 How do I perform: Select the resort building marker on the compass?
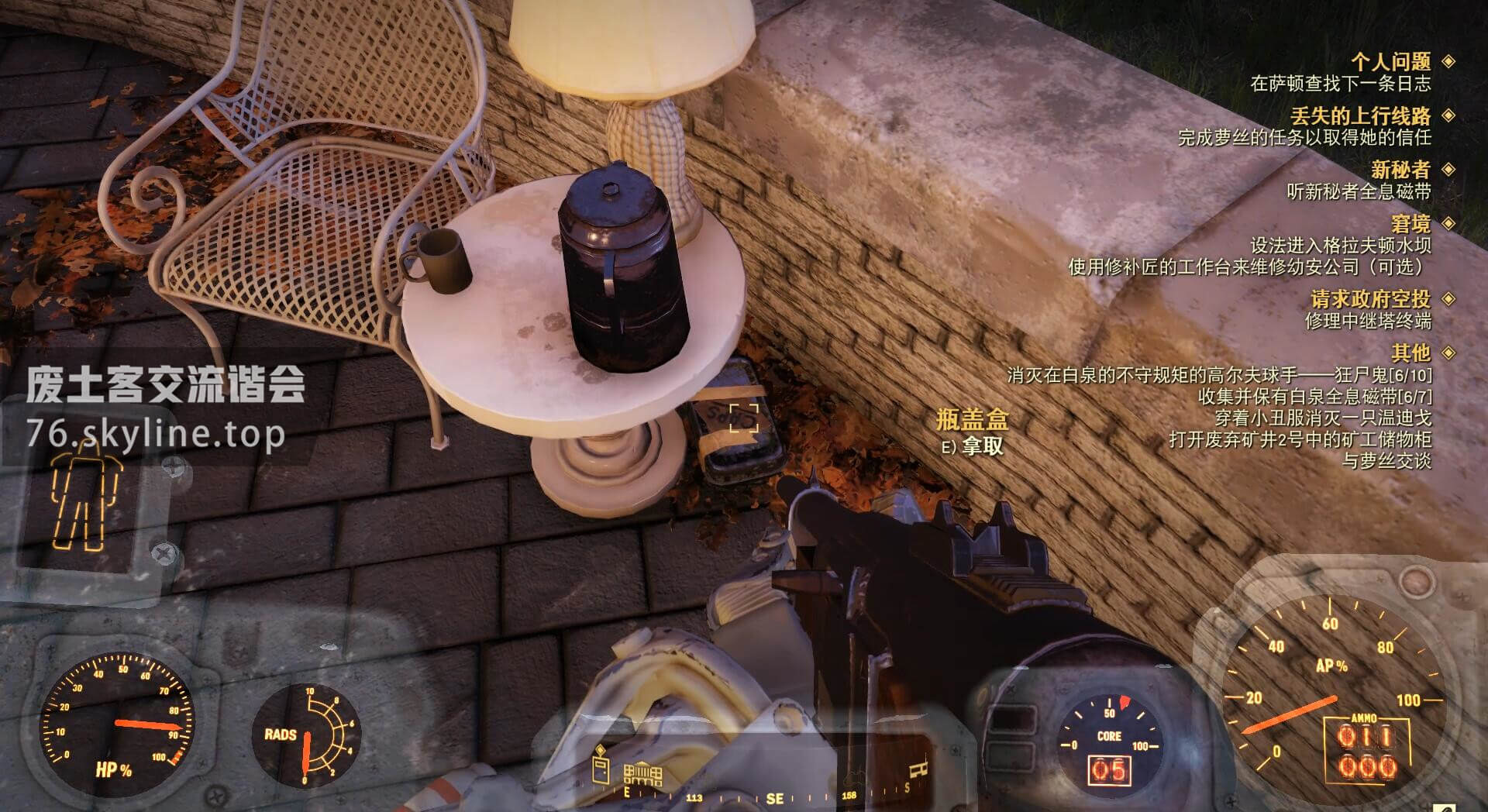(x=642, y=772)
